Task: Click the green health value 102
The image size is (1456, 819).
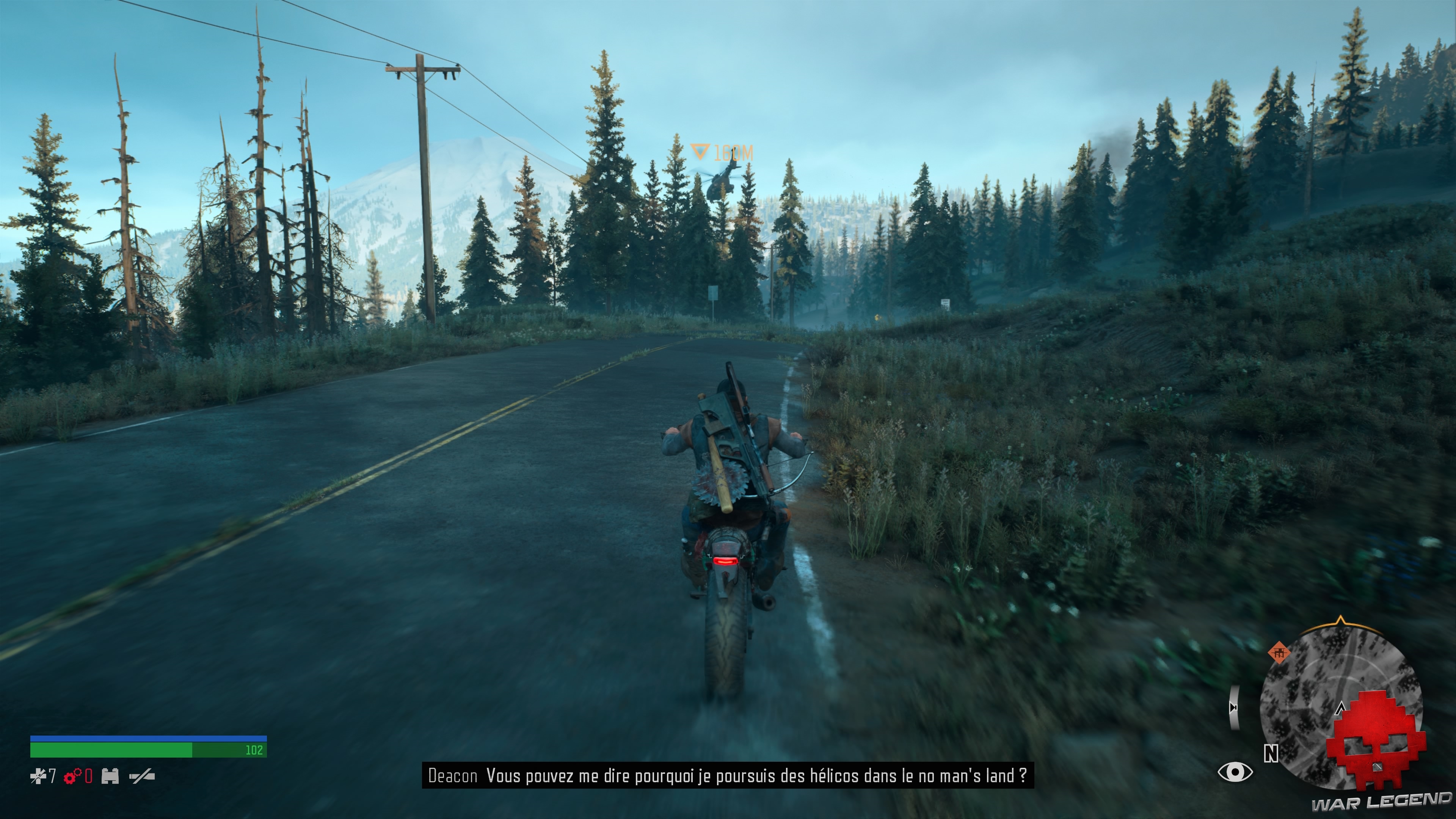Action: pos(256,751)
